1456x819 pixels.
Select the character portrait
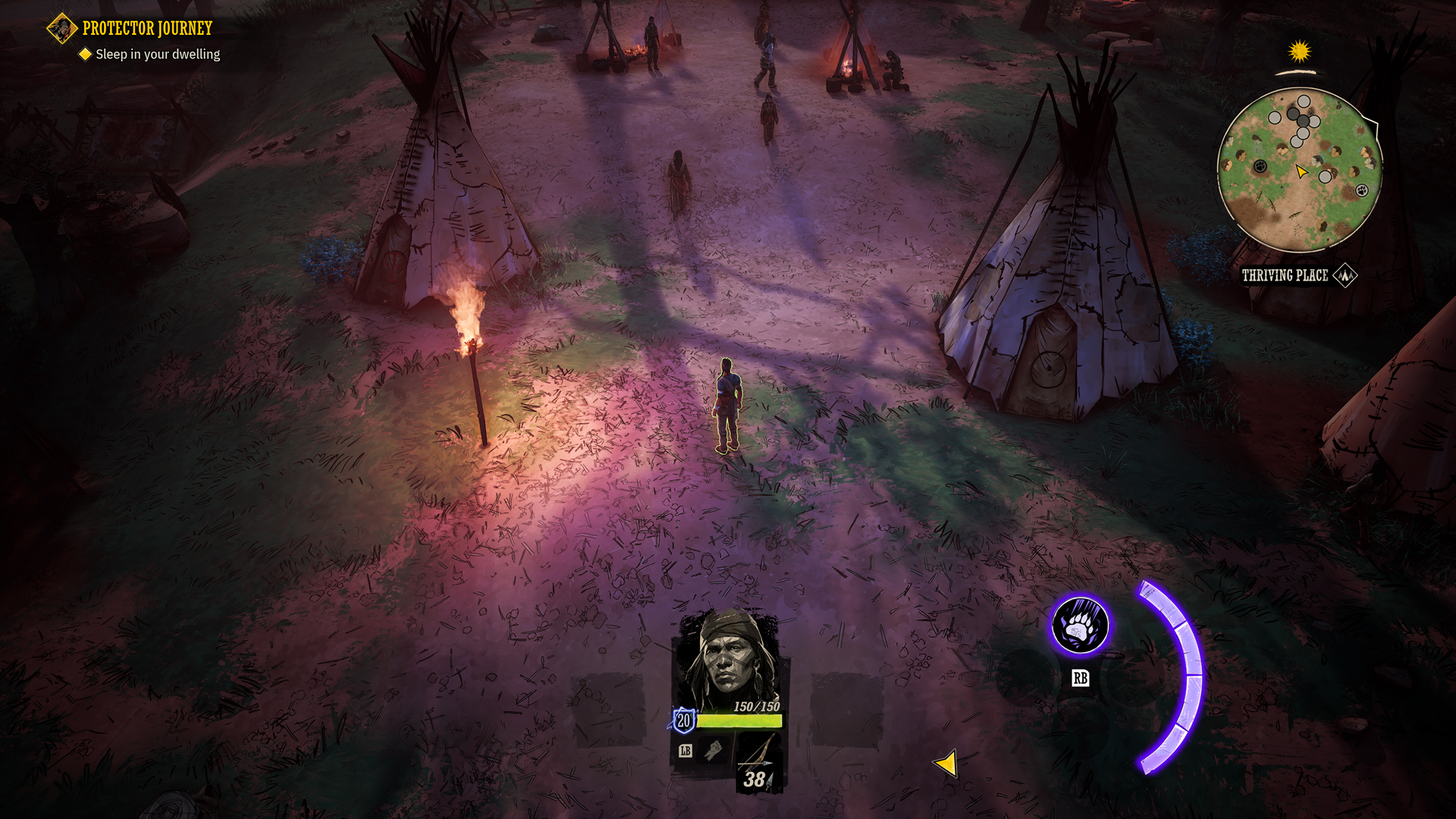pos(730,658)
